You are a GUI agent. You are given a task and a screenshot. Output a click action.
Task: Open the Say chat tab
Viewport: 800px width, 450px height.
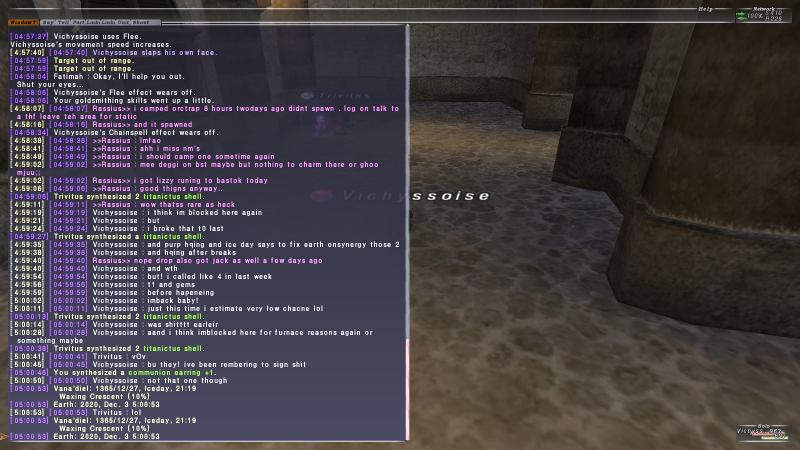point(48,21)
